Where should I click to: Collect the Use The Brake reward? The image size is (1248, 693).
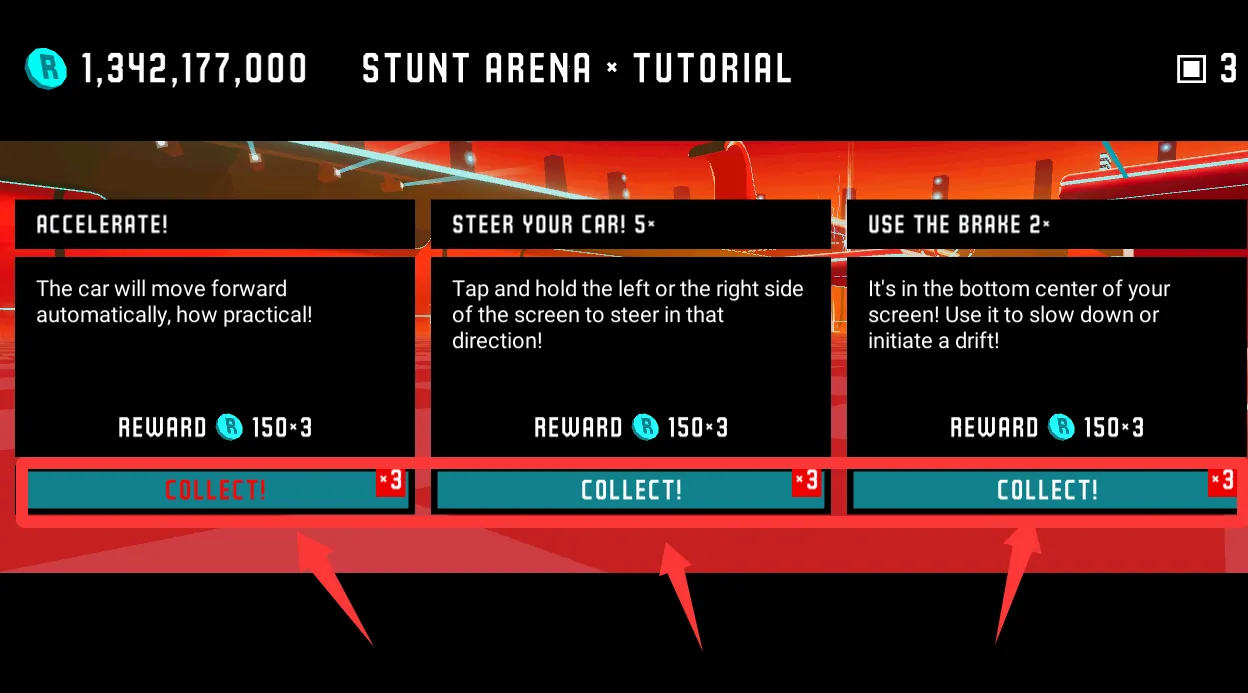click(1045, 490)
